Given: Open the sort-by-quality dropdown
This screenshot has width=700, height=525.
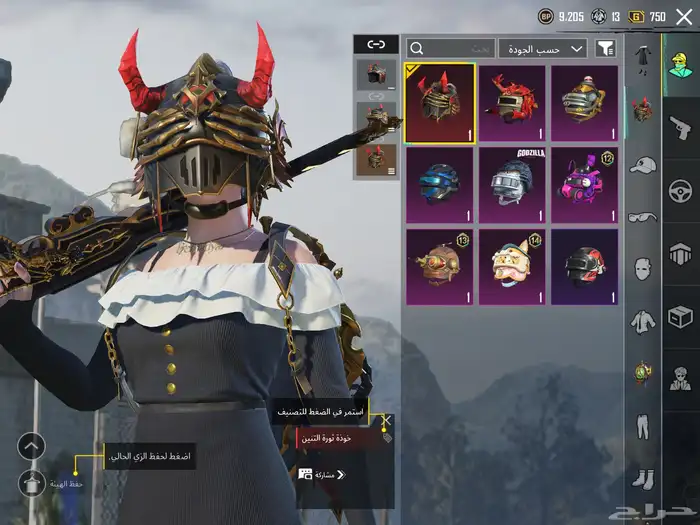Looking at the screenshot, I should click(x=544, y=48).
